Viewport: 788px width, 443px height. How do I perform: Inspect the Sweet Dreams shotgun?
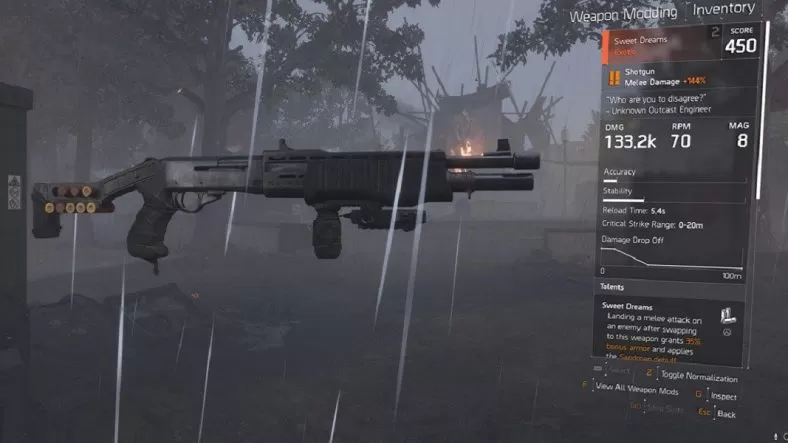(x=720, y=397)
